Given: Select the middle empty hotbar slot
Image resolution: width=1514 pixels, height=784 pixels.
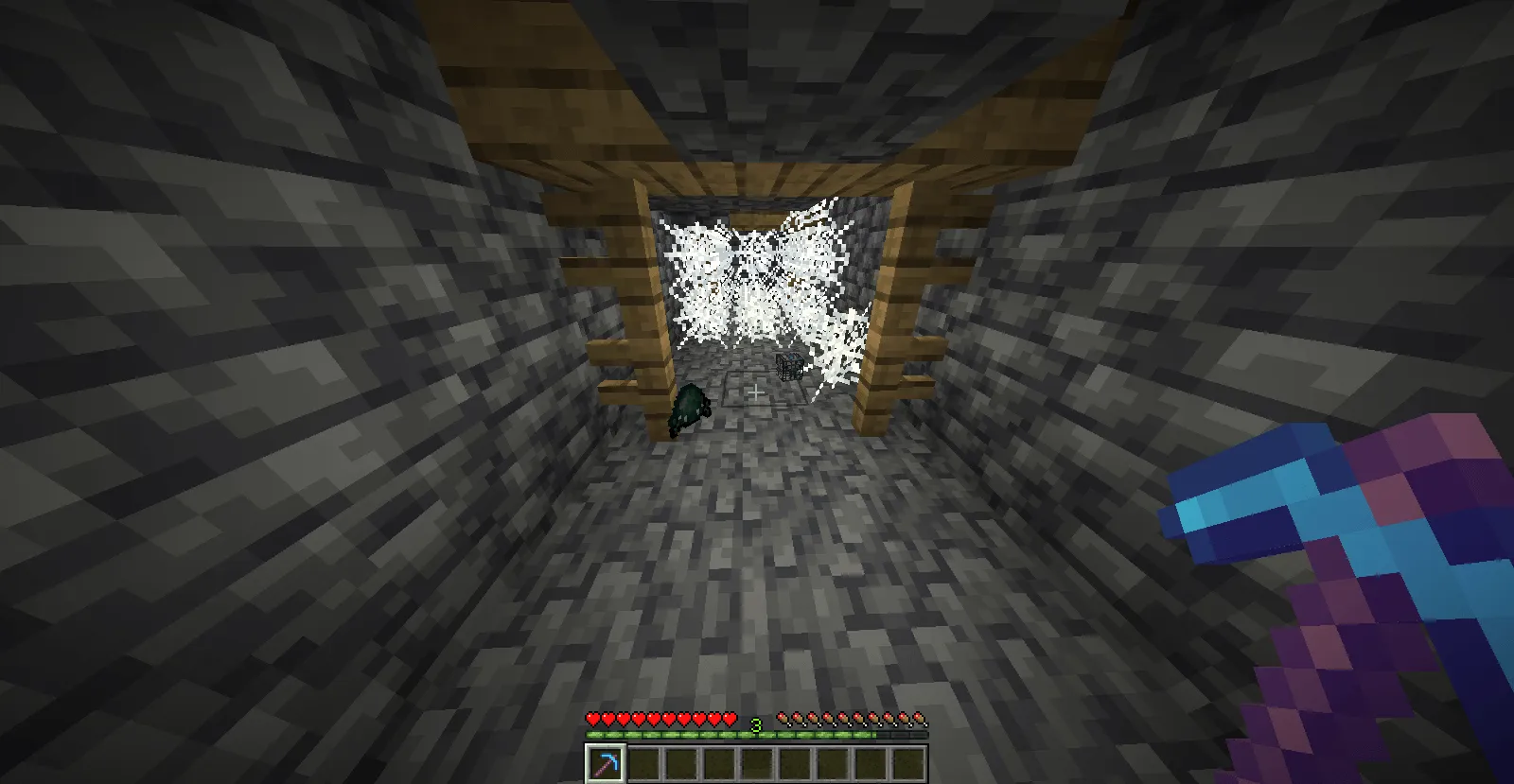Looking at the screenshot, I should [759, 760].
